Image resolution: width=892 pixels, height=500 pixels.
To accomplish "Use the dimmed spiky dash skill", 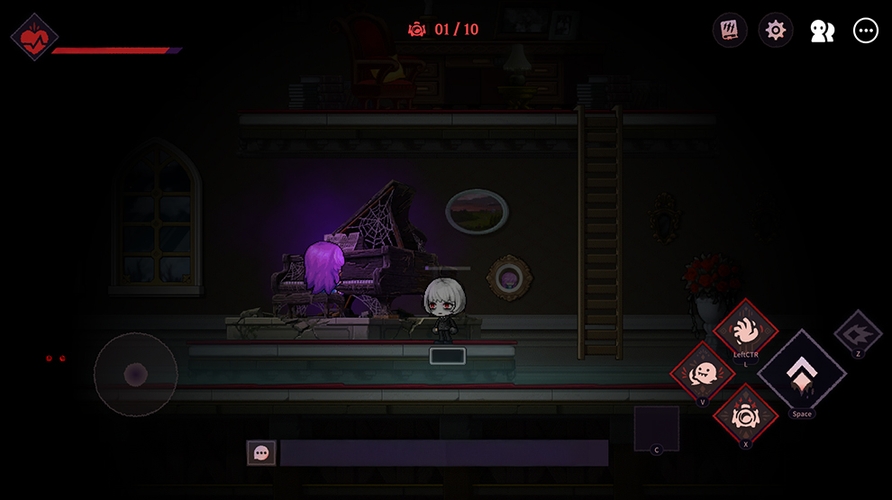I will pos(857,331).
